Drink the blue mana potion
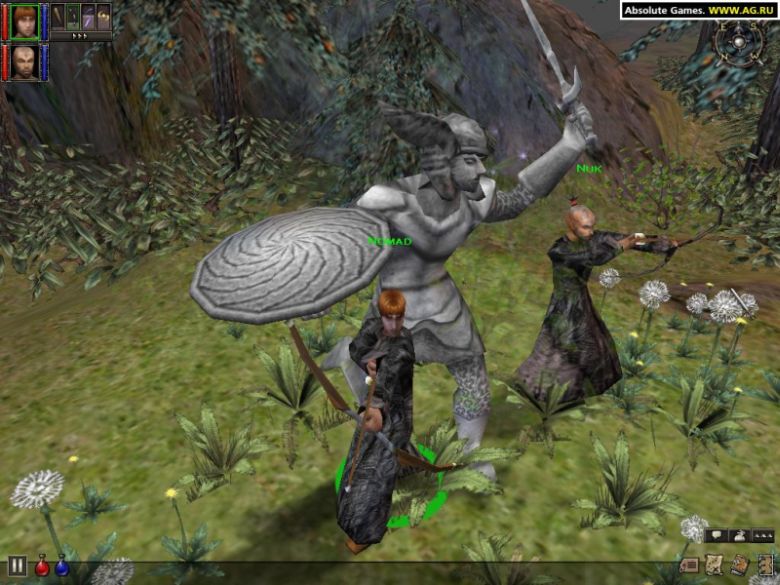Screen dimensions: 780x585 [62, 567]
